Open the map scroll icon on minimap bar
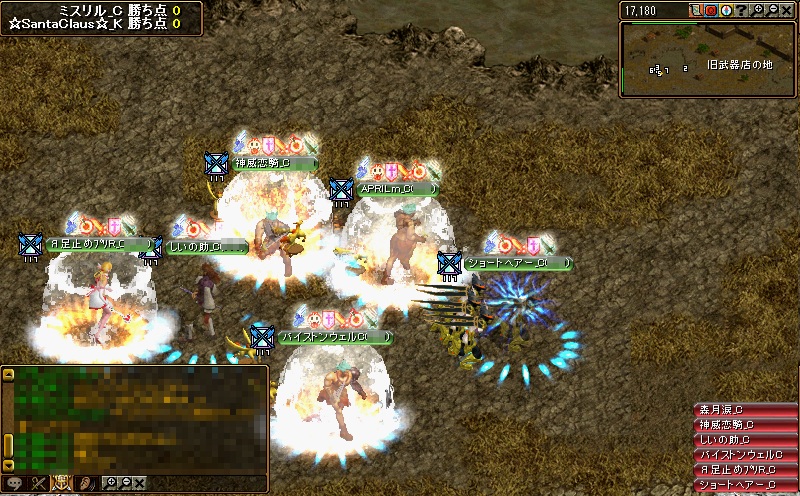 (x=696, y=10)
